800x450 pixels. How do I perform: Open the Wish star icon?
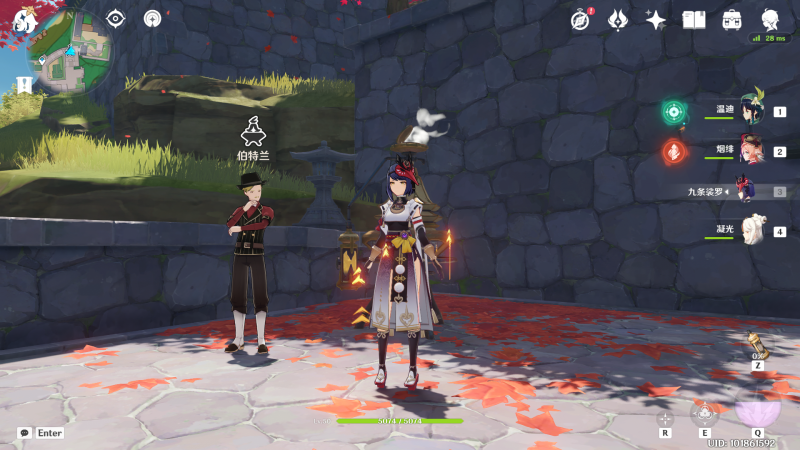(656, 19)
